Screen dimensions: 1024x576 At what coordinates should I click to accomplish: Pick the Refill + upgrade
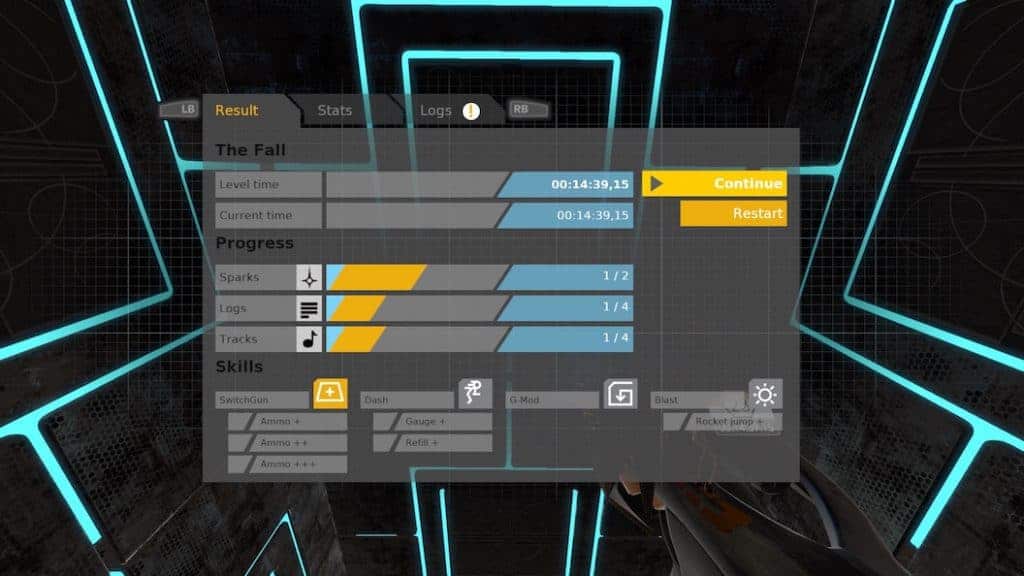pos(433,442)
